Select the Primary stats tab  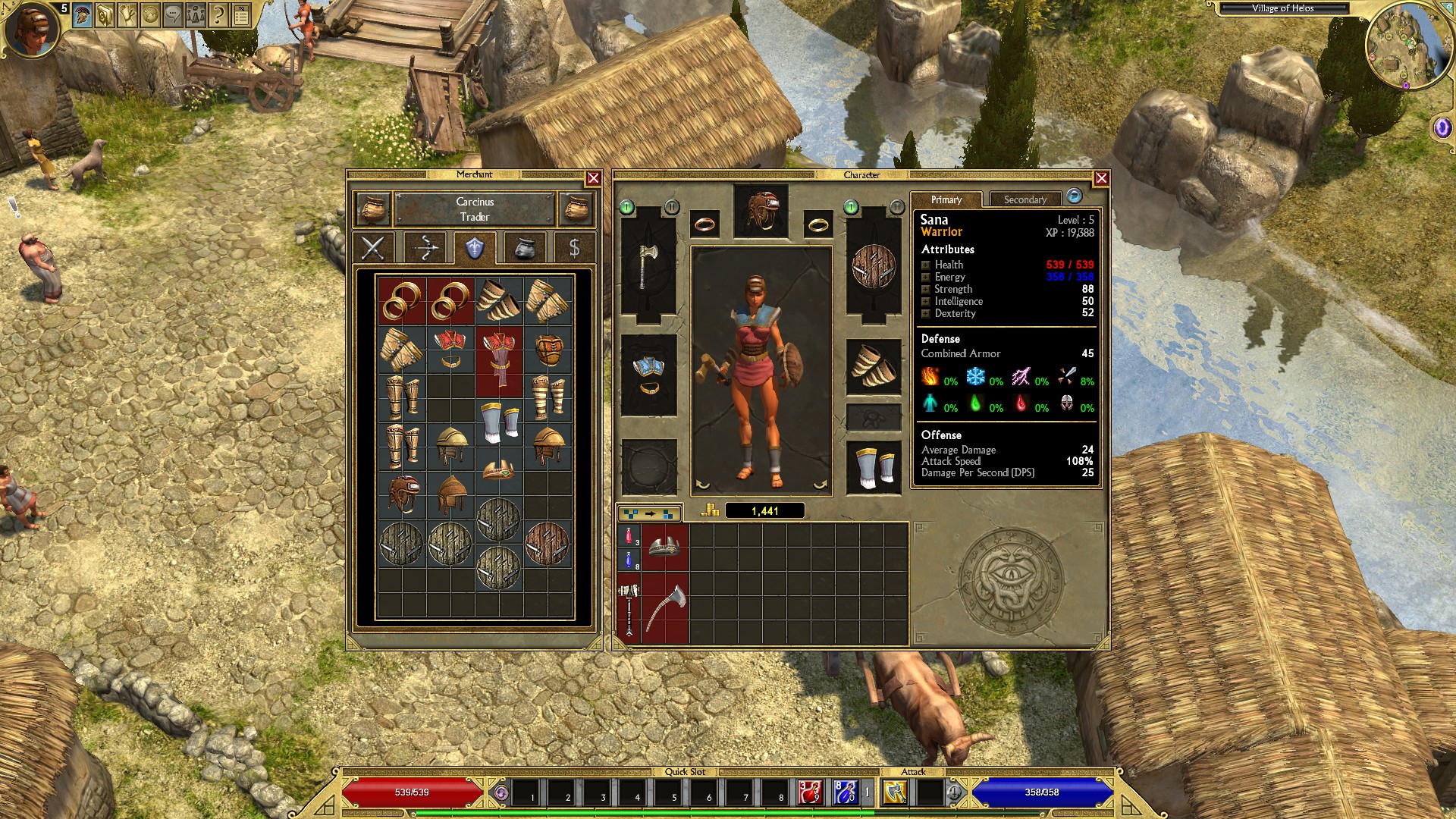(946, 199)
